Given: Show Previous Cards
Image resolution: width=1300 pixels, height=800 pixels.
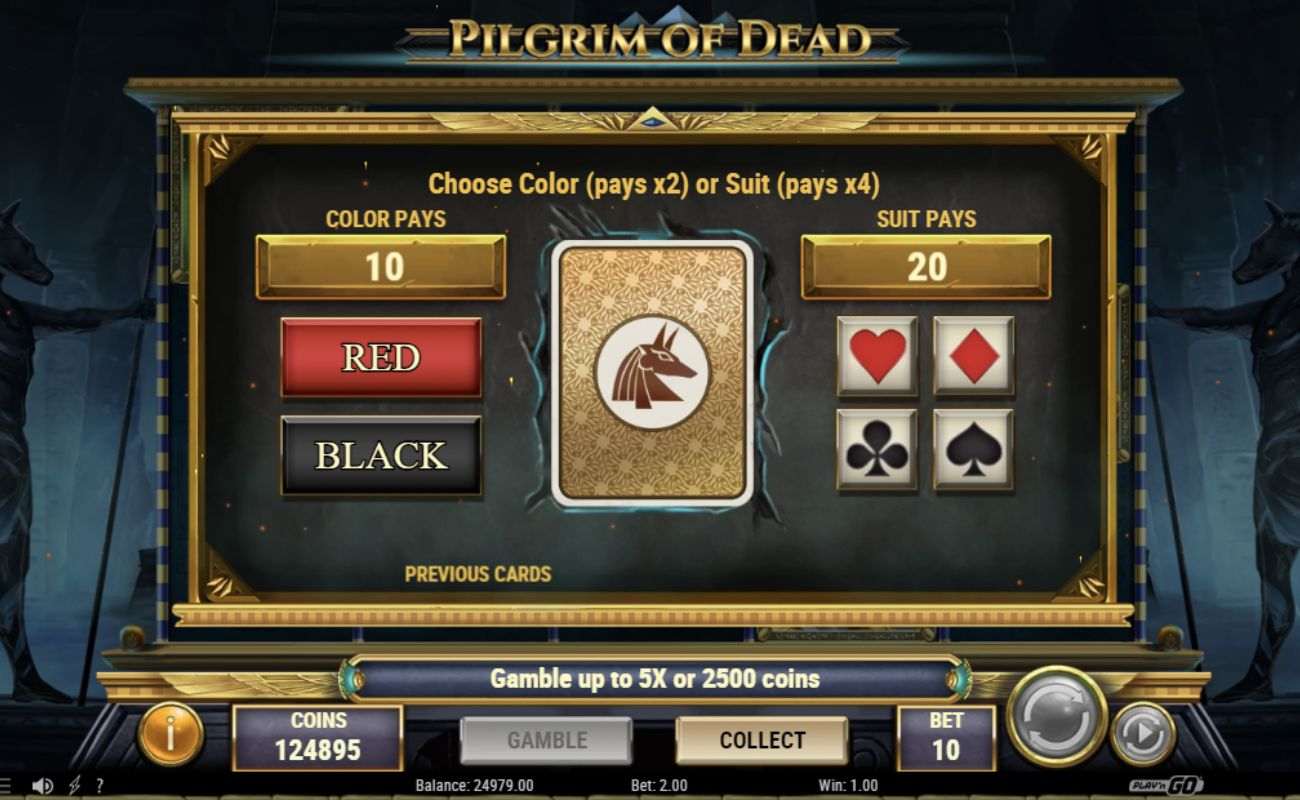Looking at the screenshot, I should pyautogui.click(x=477, y=574).
